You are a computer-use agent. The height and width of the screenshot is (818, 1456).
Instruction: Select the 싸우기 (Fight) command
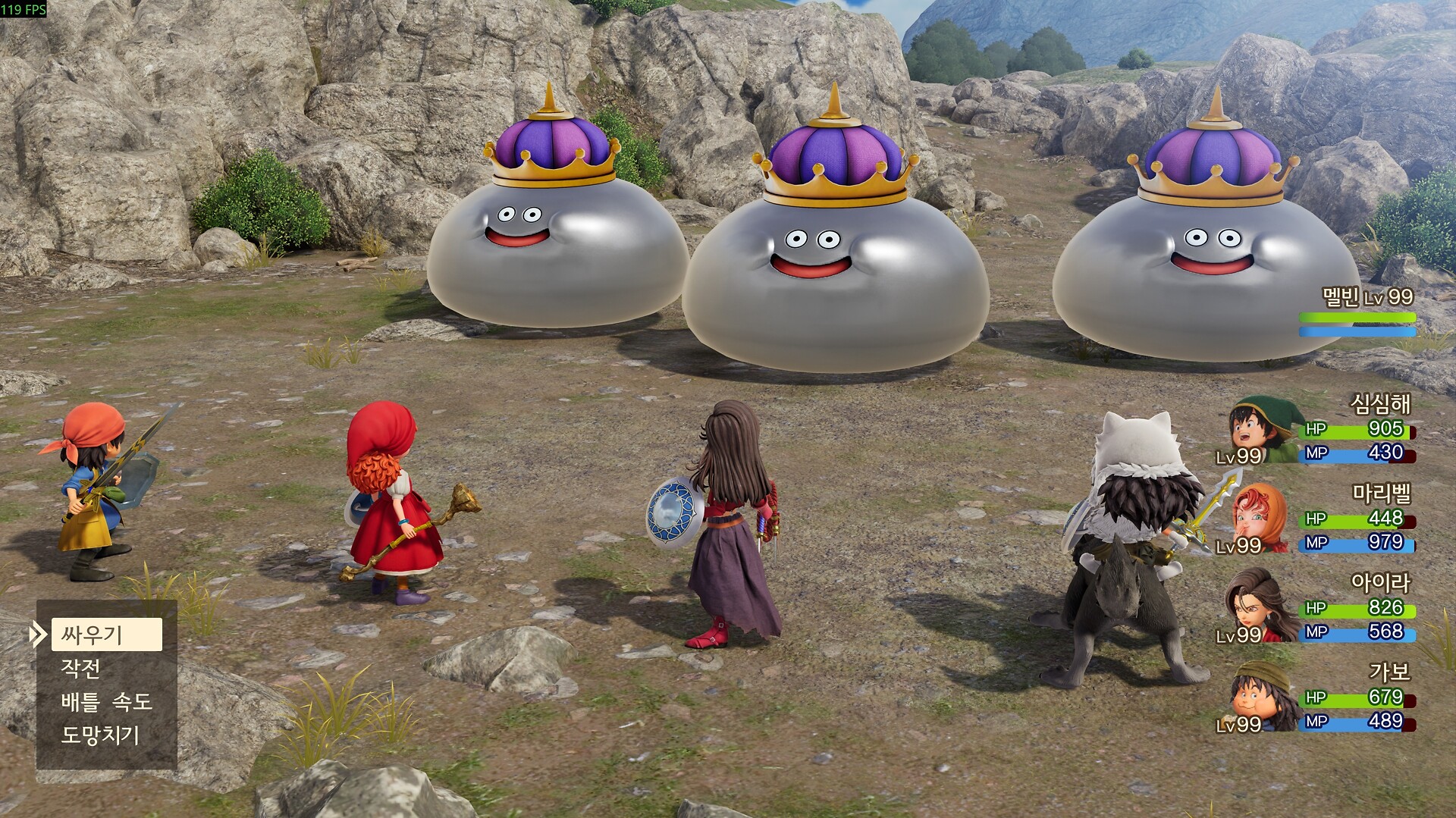[106, 635]
